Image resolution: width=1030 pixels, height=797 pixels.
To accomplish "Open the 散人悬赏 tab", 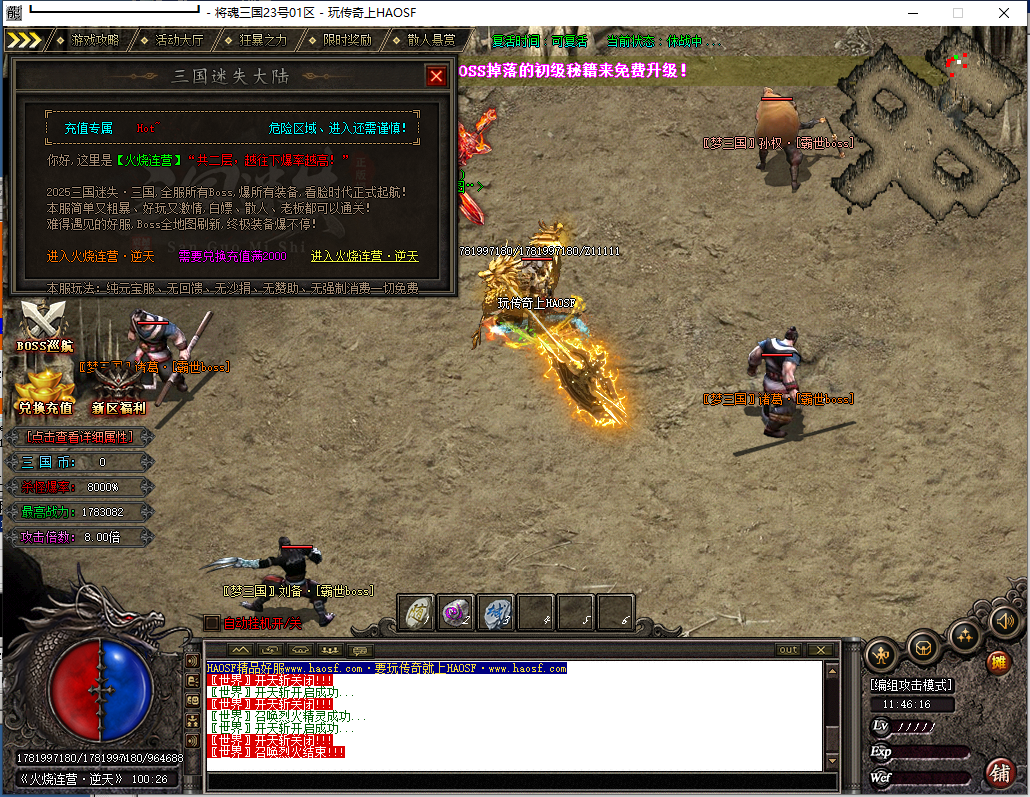I will coord(431,41).
